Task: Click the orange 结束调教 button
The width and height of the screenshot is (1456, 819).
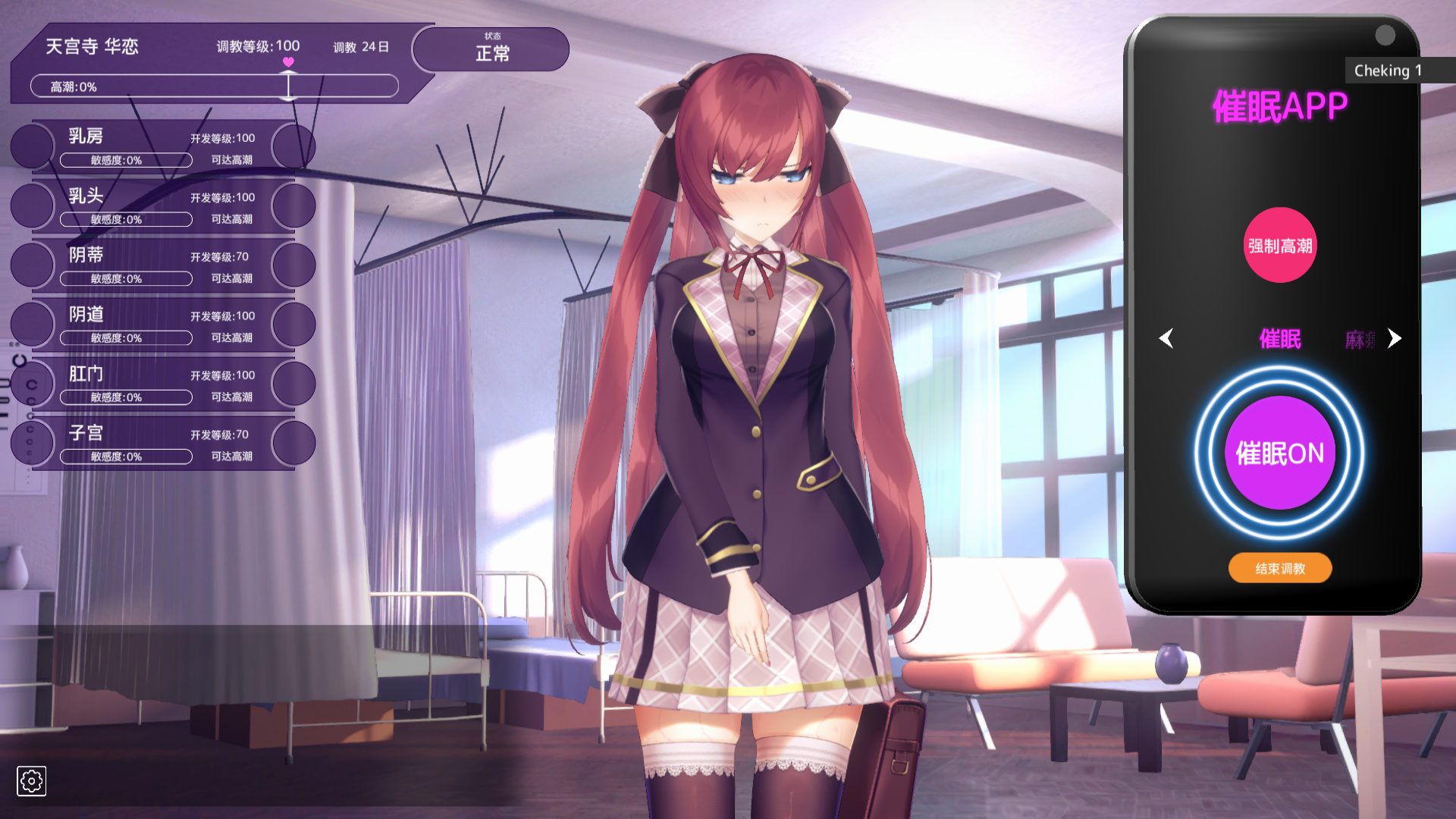Action: [1279, 568]
